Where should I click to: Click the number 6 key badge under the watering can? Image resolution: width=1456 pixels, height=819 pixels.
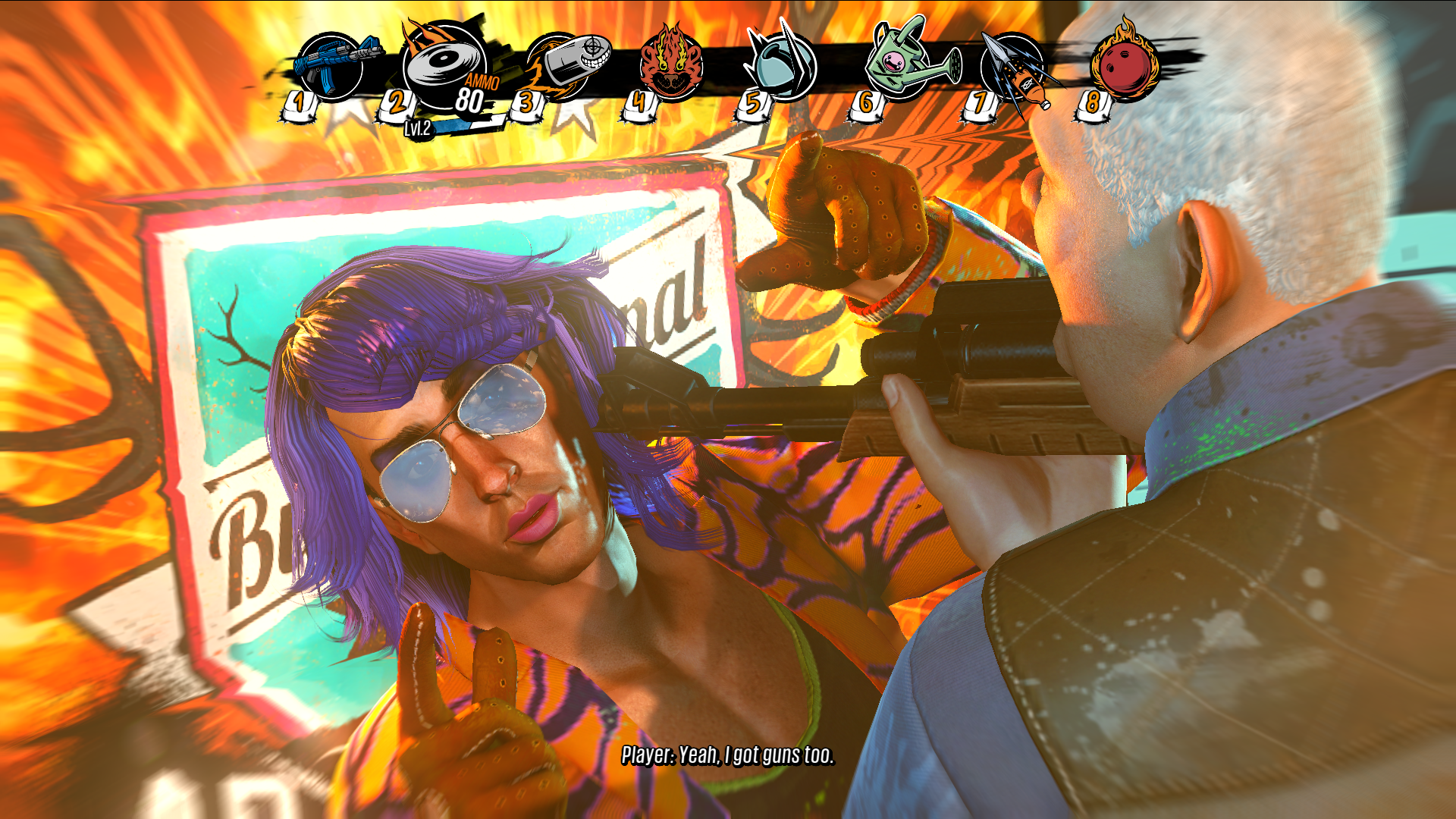[x=867, y=103]
